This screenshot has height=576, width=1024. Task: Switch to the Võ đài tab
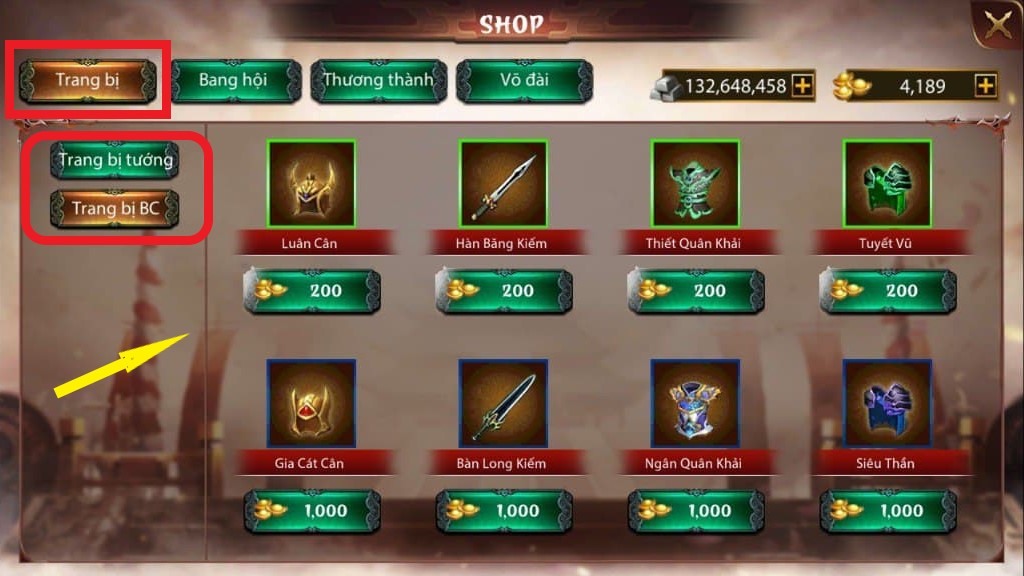525,80
